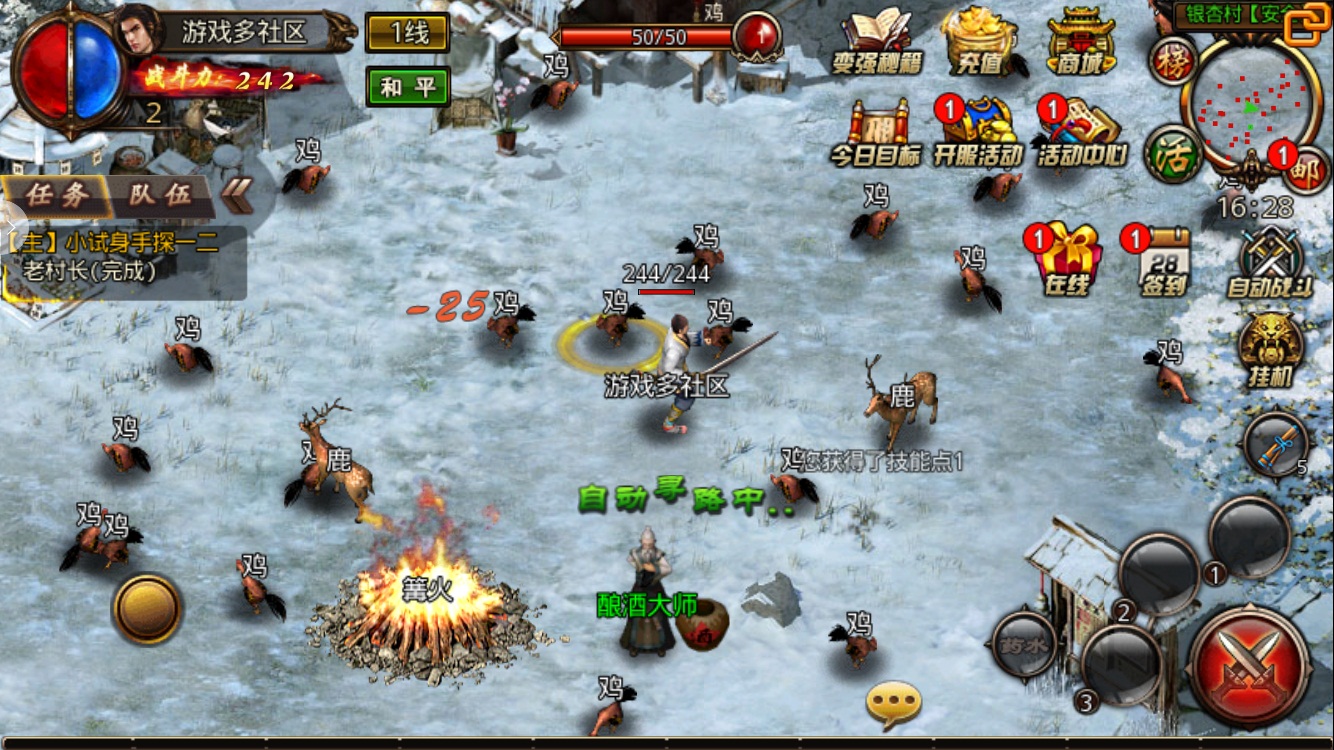Open 今日目标 daily goals
1334x750 pixels.
[876, 132]
